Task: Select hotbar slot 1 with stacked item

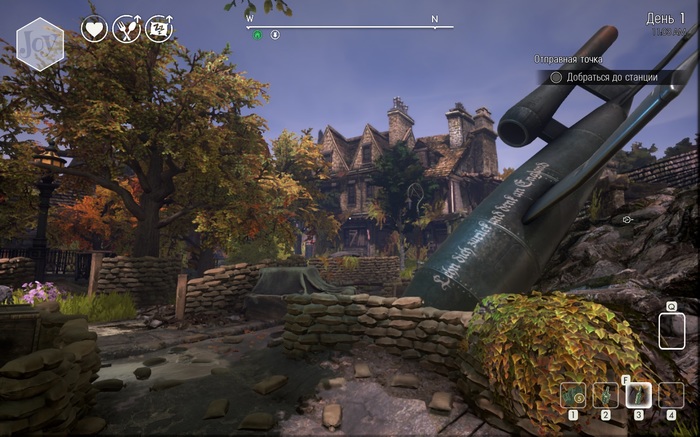Action: pyautogui.click(x=573, y=395)
